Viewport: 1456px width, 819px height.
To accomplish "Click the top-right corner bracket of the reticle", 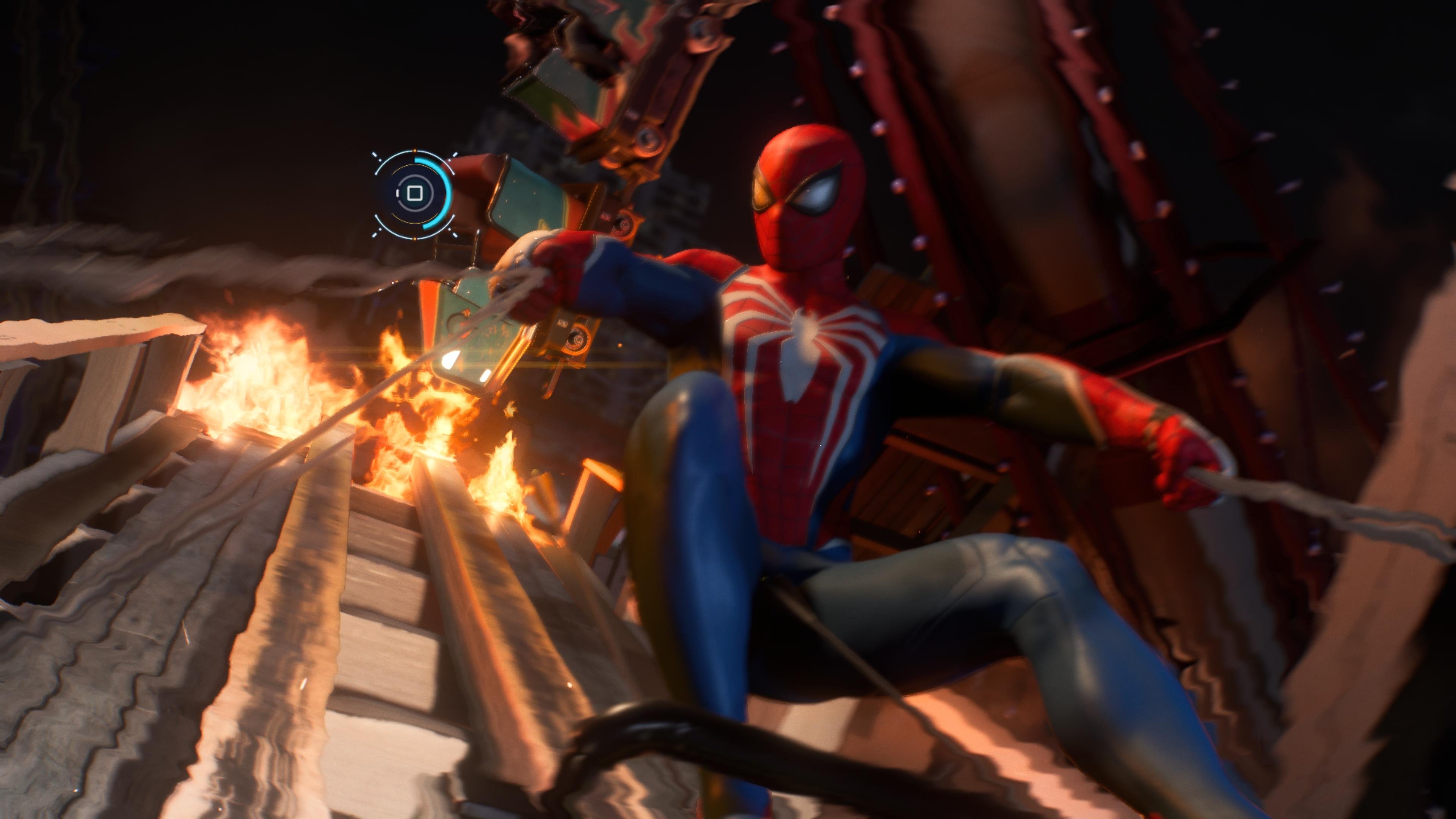I will click(455, 155).
